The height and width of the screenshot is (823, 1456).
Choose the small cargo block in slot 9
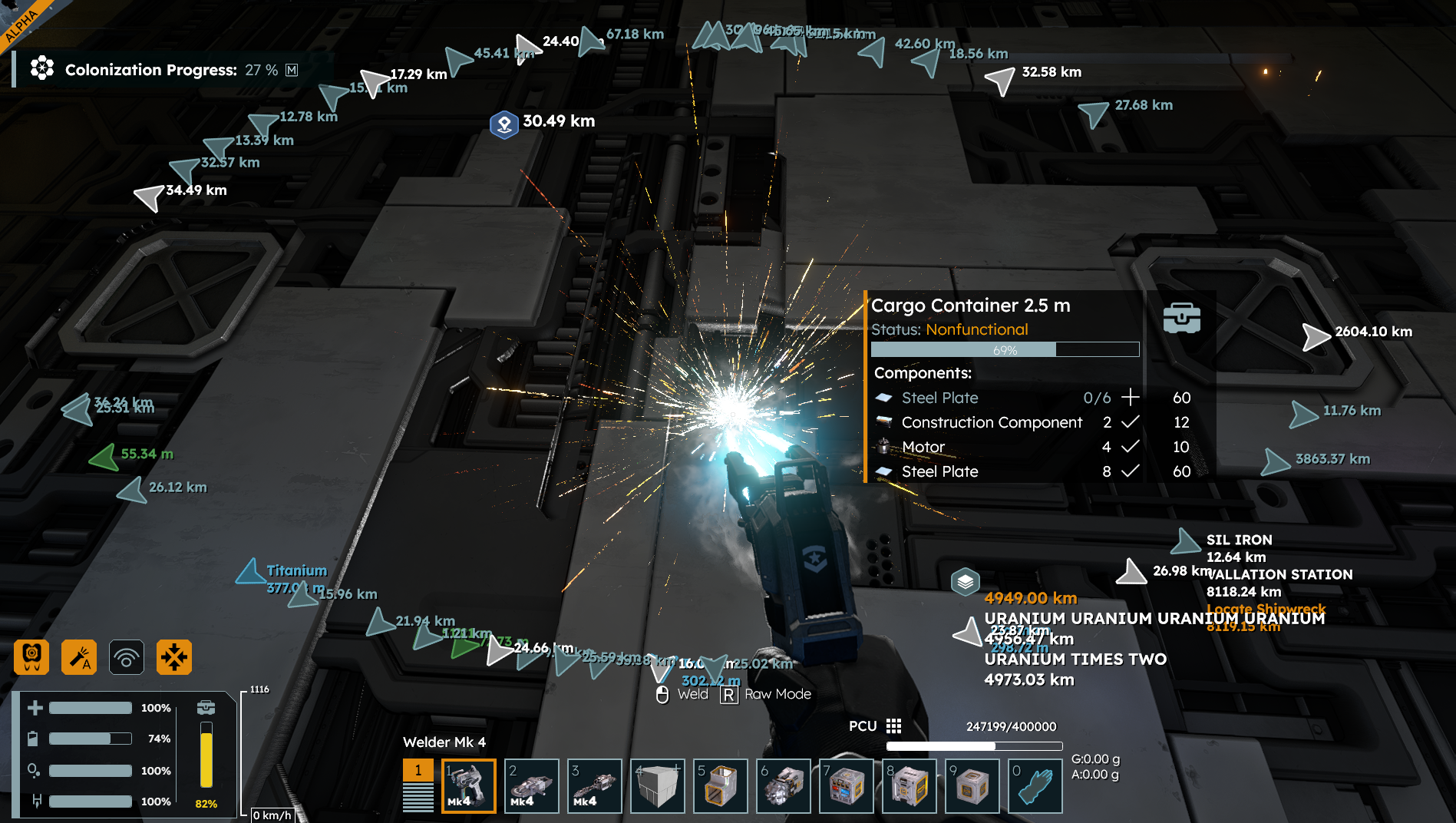pos(972,785)
